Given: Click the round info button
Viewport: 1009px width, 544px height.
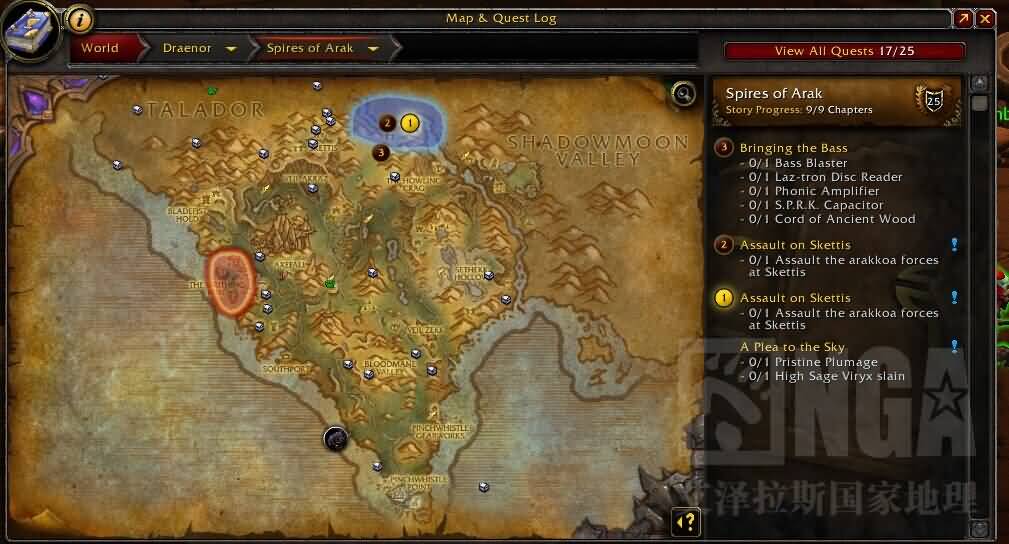Looking at the screenshot, I should coord(79,19).
